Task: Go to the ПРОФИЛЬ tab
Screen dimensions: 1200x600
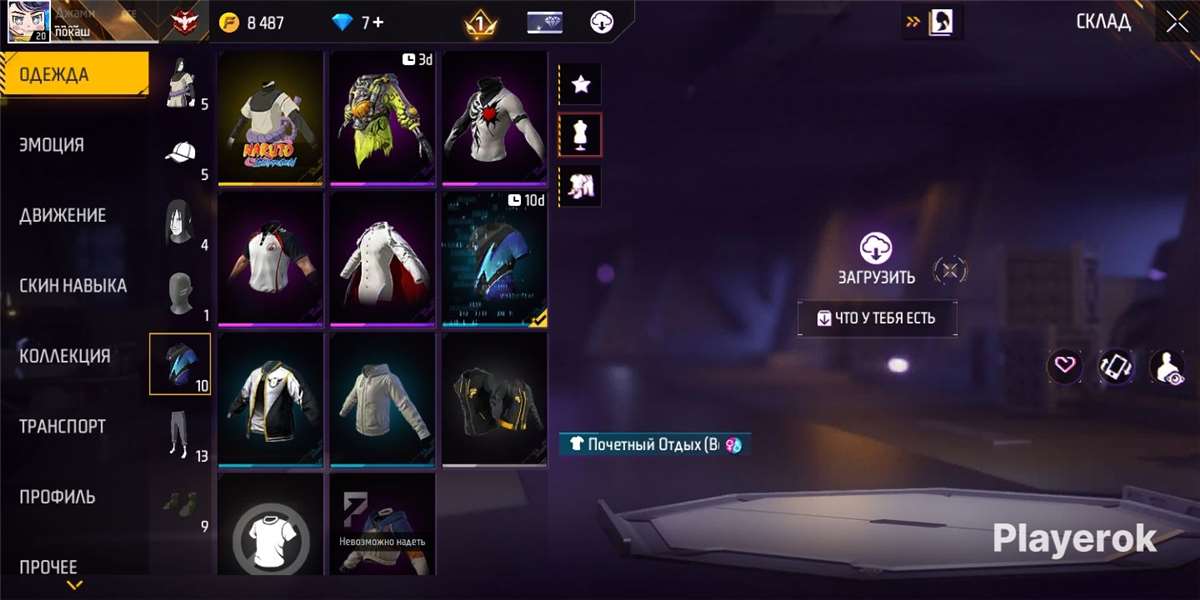Action: click(57, 497)
